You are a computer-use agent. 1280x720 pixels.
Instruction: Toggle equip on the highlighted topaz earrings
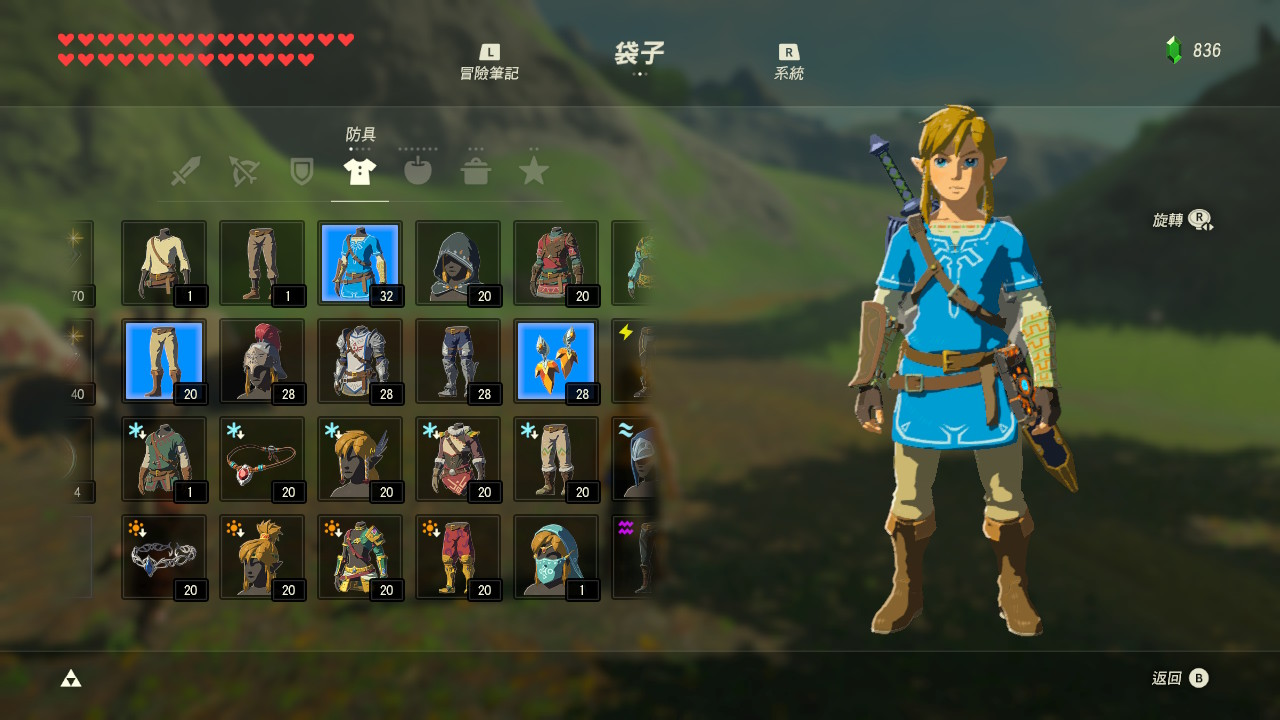pyautogui.click(x=556, y=358)
